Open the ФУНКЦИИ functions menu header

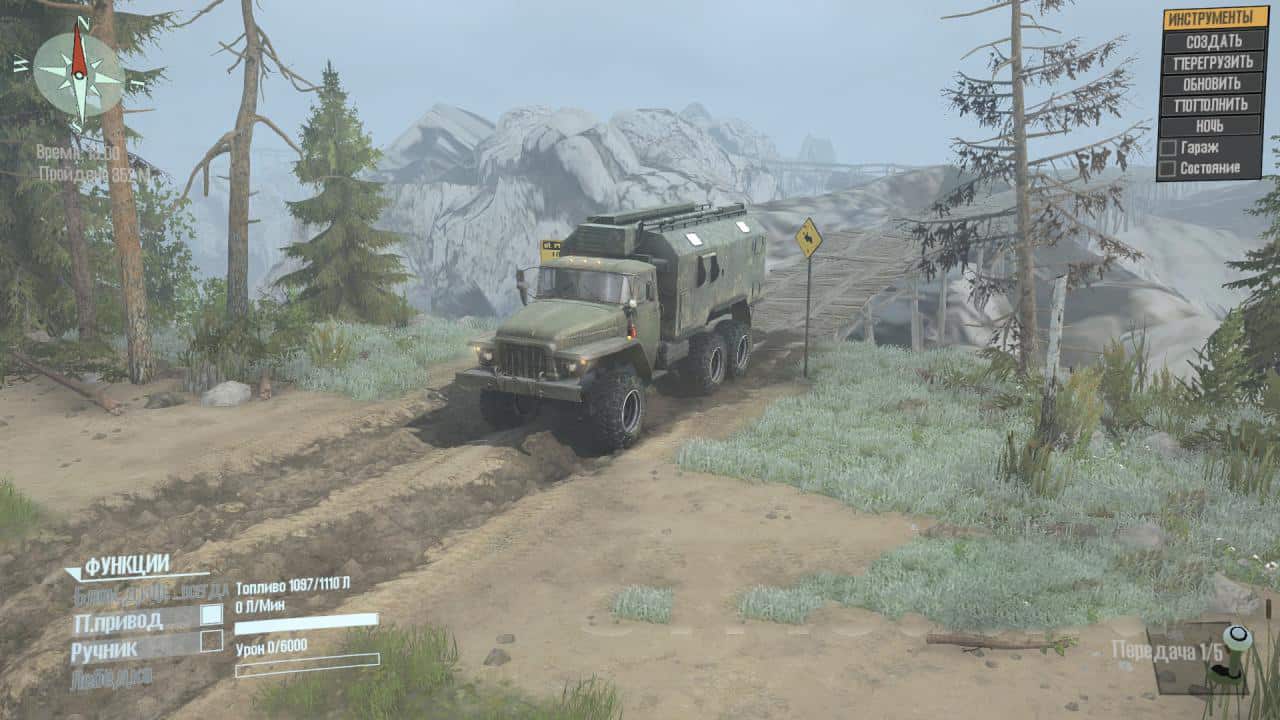pyautogui.click(x=126, y=566)
